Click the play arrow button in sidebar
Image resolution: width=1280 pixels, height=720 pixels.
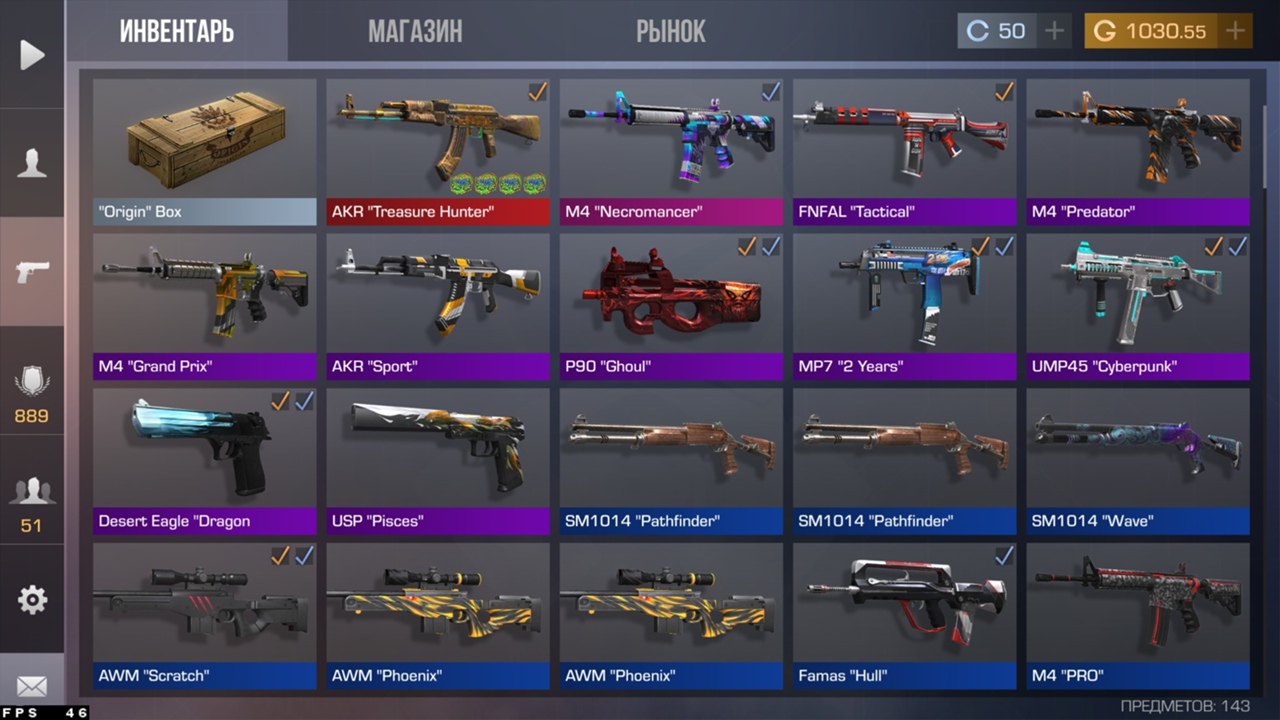click(x=32, y=55)
